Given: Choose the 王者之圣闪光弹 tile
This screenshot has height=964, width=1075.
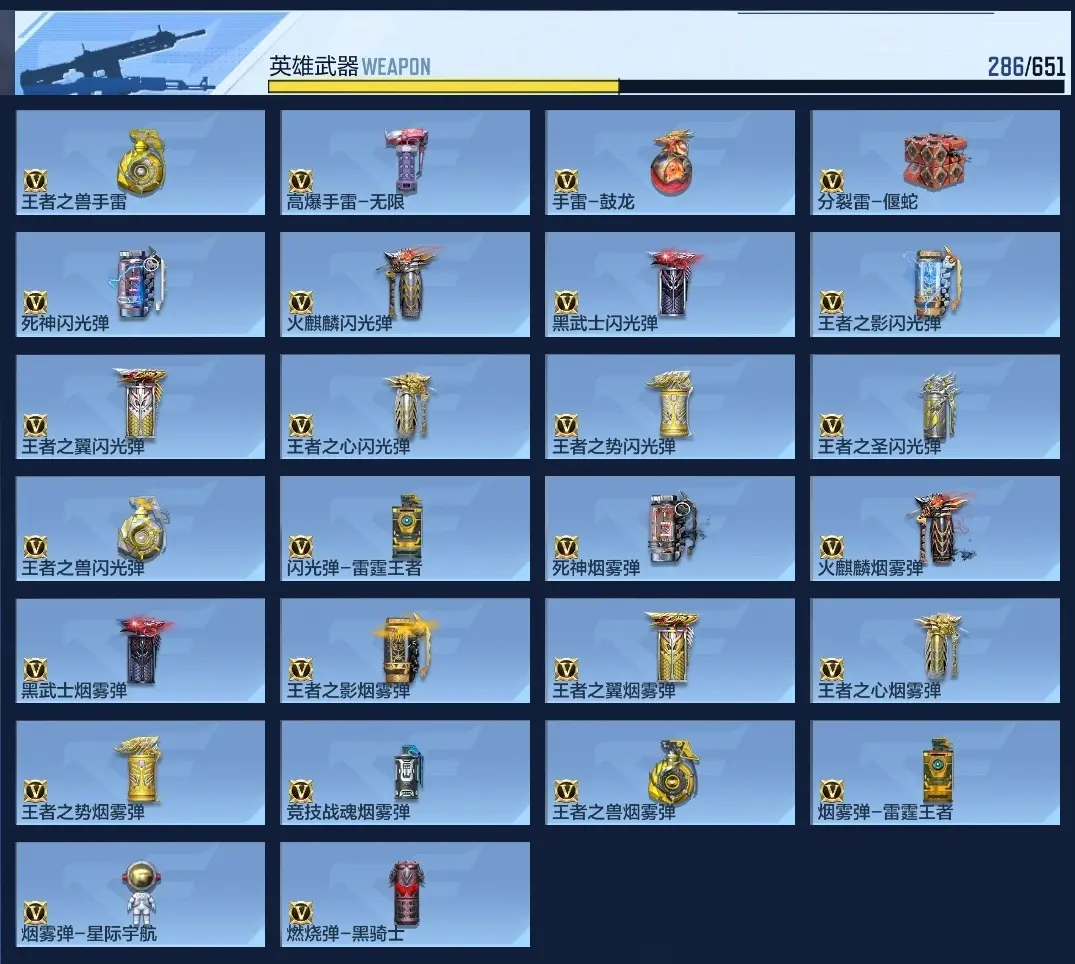Looking at the screenshot, I should tap(935, 407).
